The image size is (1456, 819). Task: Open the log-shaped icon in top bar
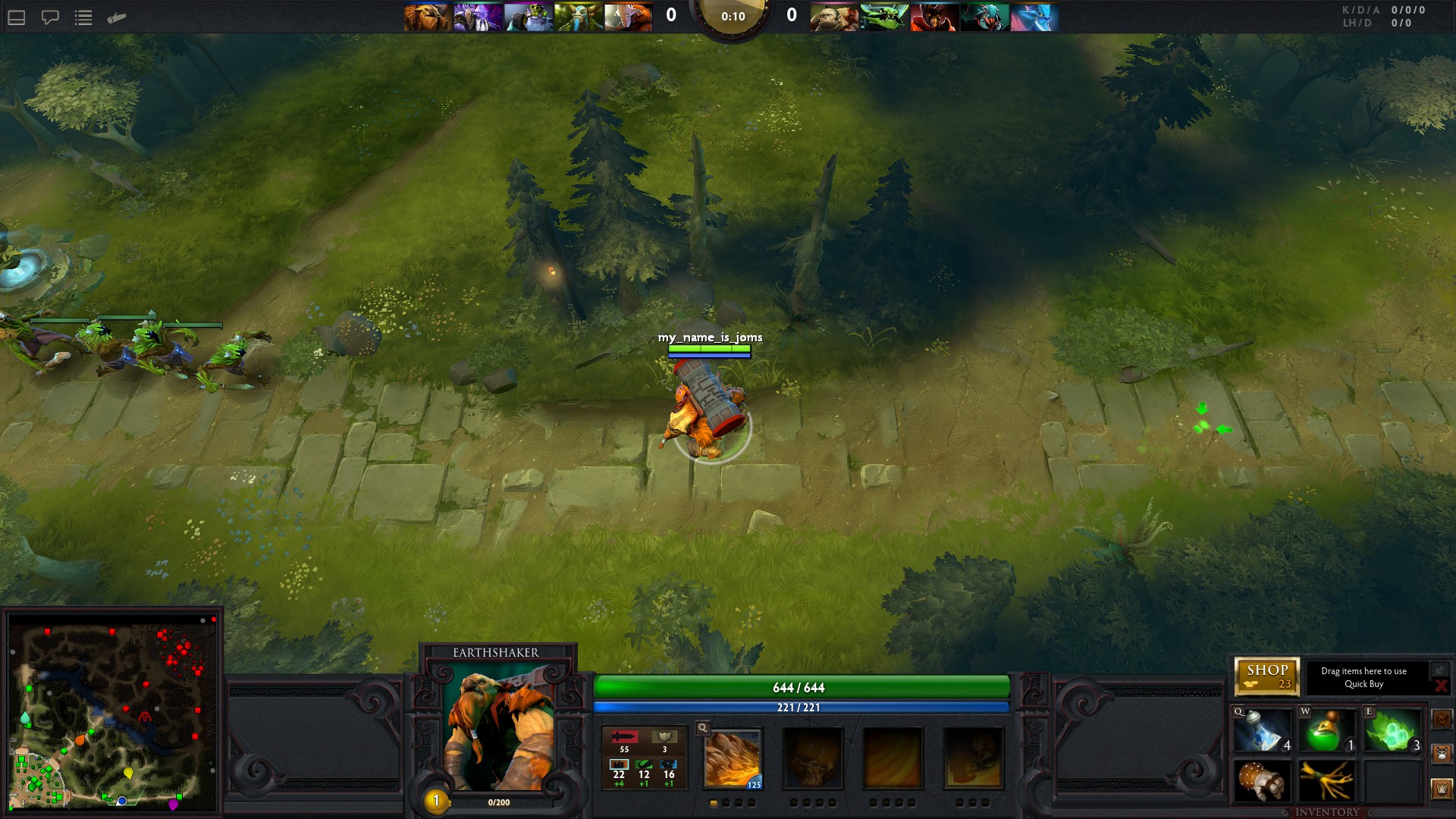pyautogui.click(x=117, y=17)
